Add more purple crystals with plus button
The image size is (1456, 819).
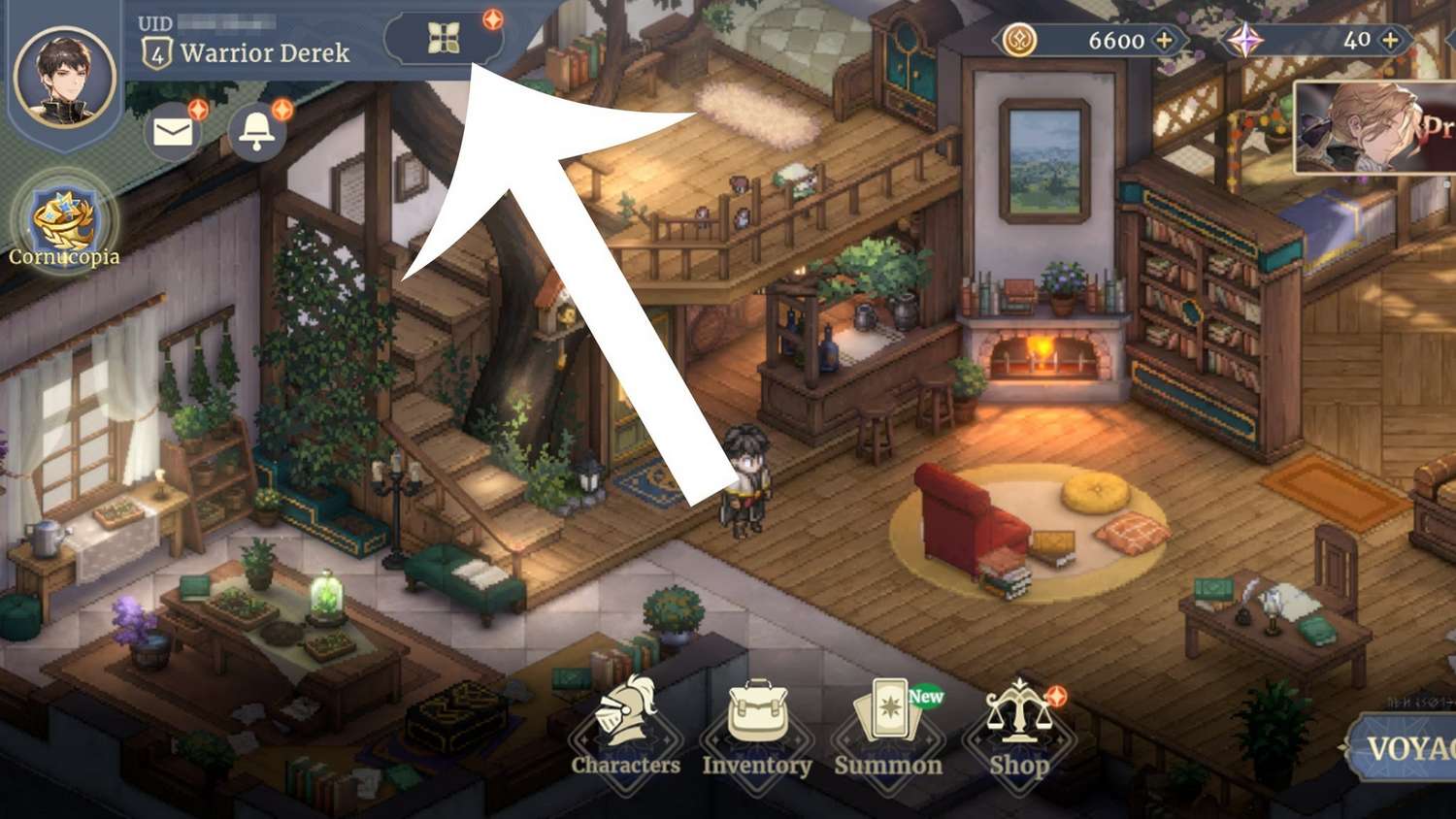[1390, 40]
